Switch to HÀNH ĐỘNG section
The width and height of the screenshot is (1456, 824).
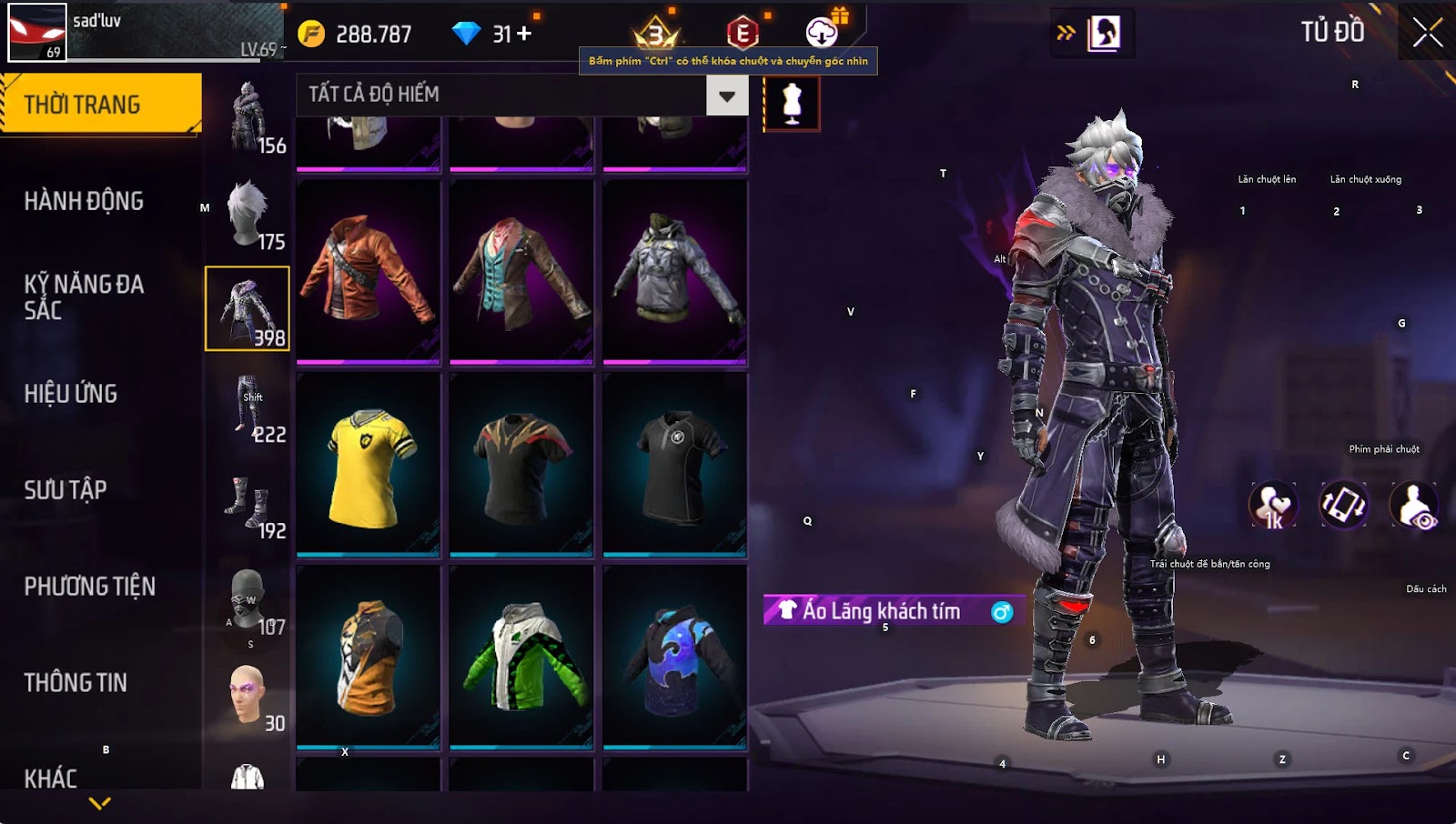tap(84, 201)
